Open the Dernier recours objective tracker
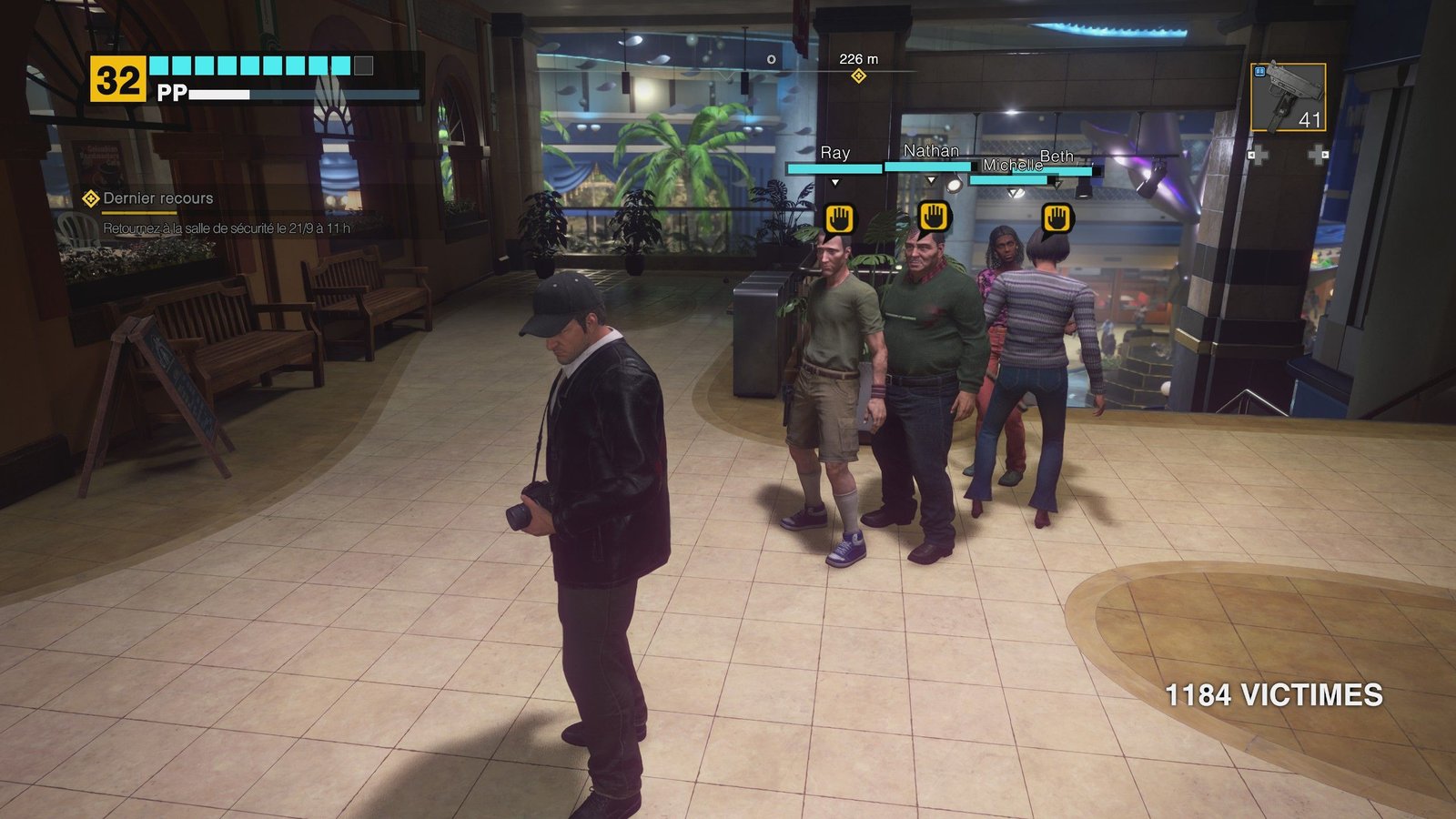 tap(157, 198)
